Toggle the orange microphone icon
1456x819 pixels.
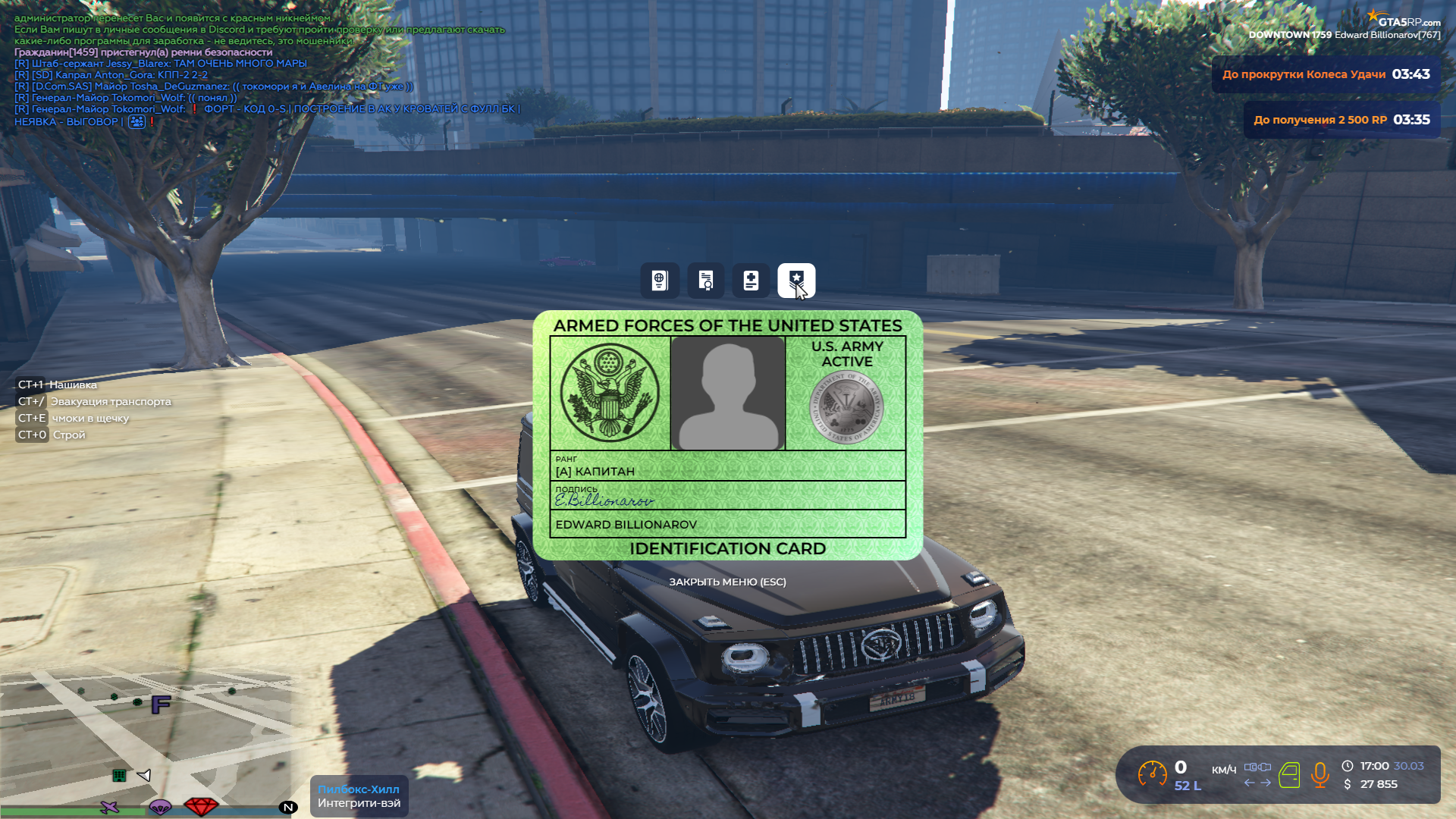1319,774
